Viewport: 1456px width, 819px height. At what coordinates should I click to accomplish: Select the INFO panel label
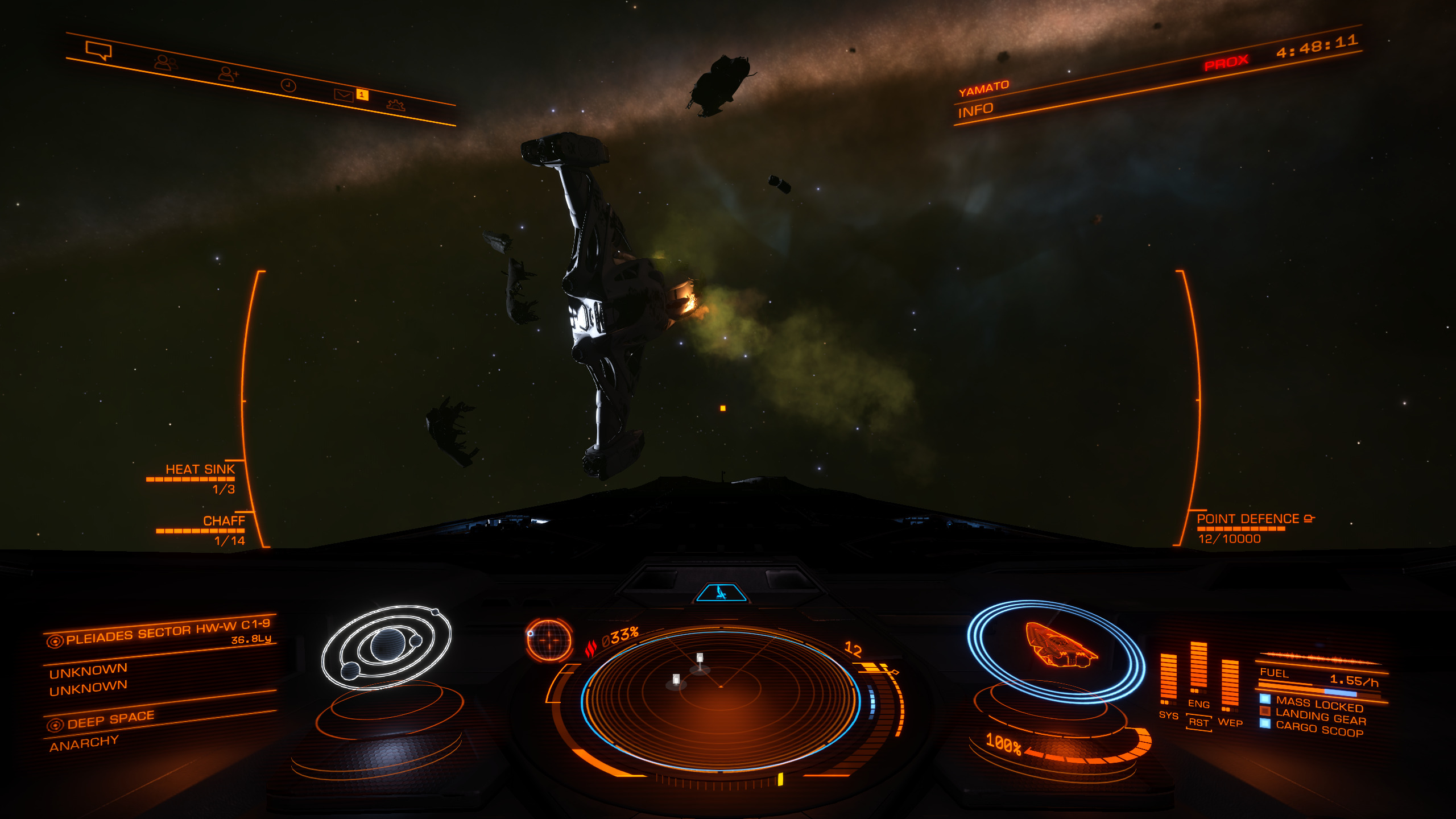click(x=975, y=110)
